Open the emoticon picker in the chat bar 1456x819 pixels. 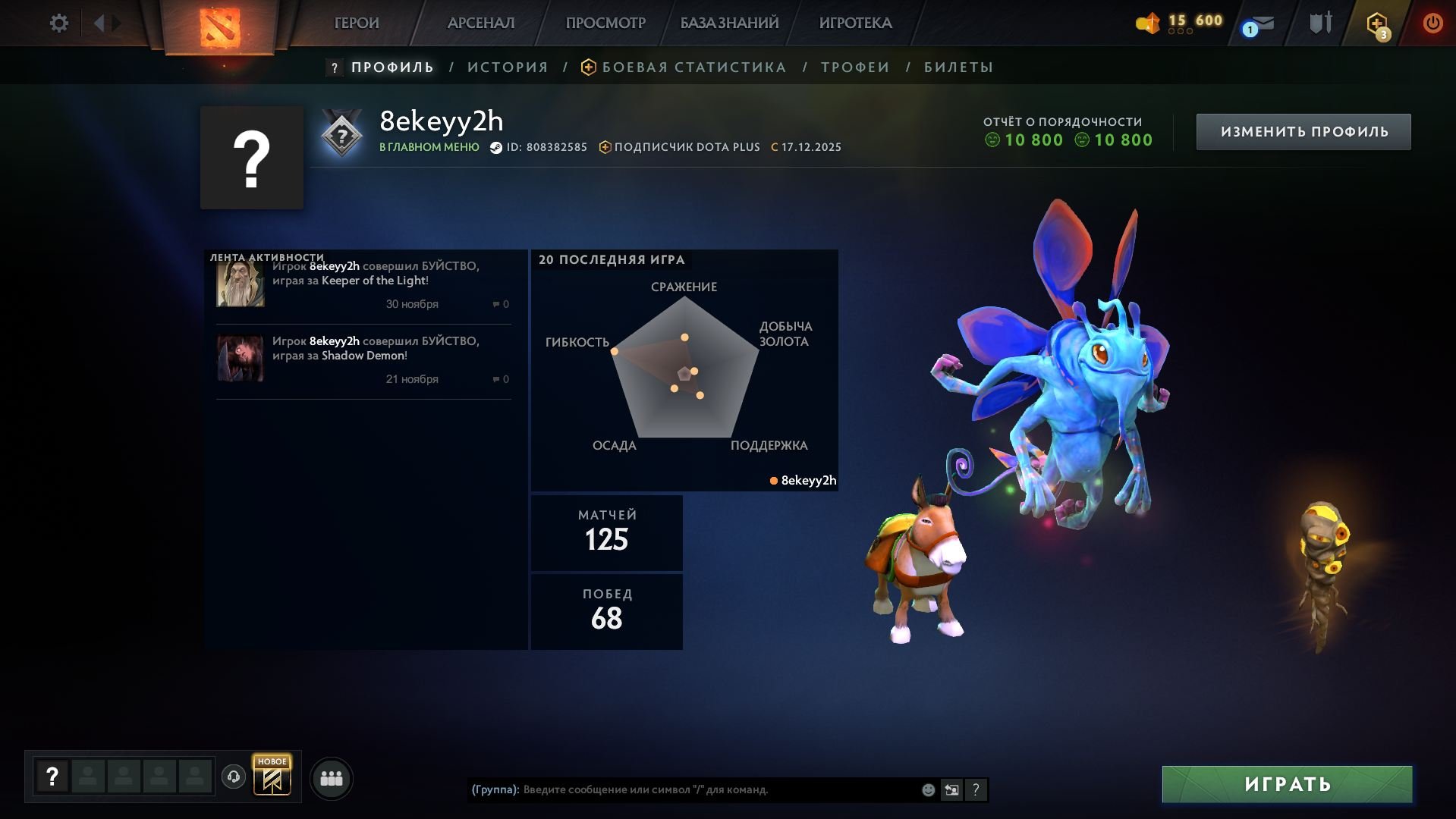point(927,789)
